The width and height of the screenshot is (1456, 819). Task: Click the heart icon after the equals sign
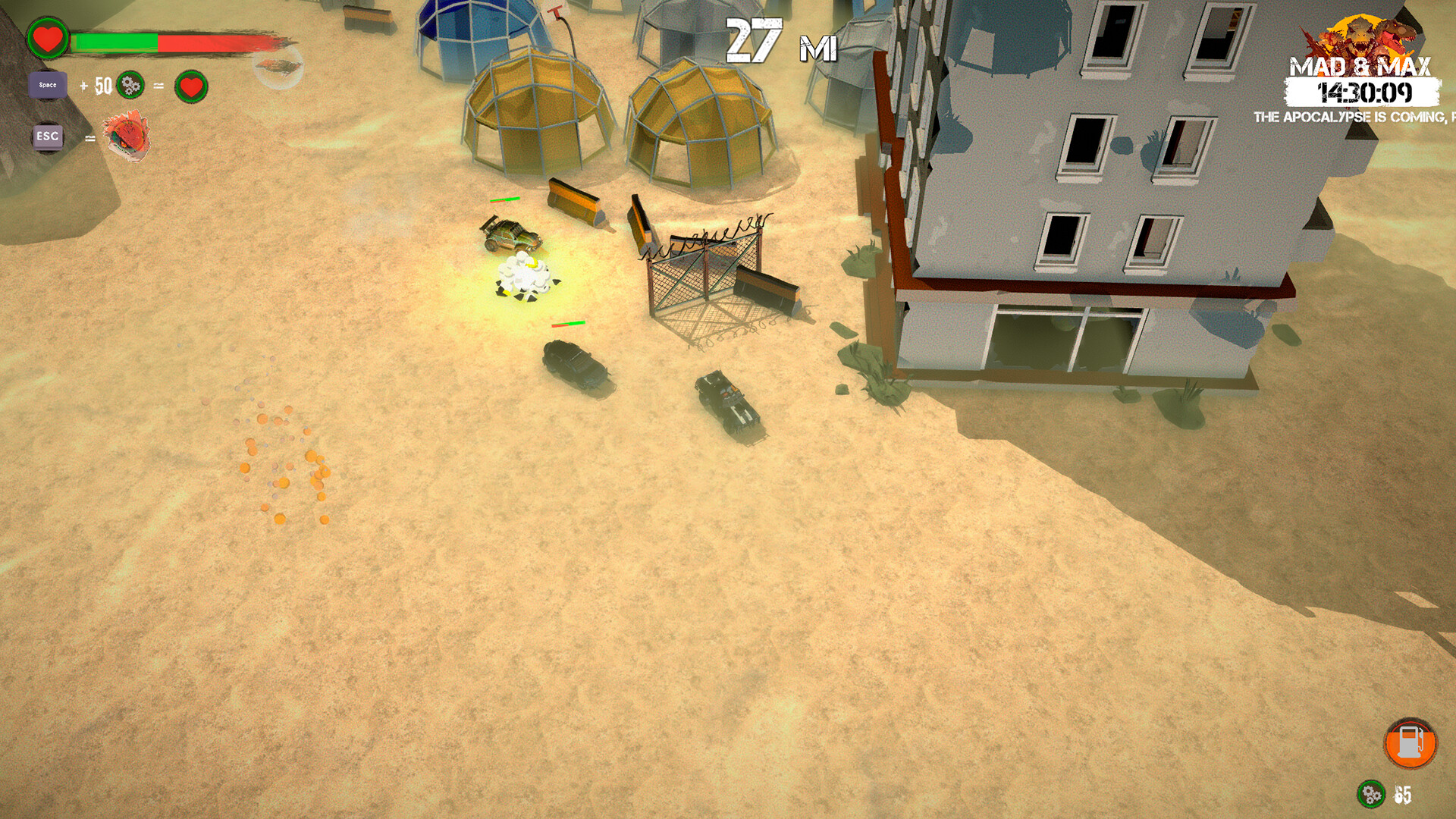coord(190,86)
